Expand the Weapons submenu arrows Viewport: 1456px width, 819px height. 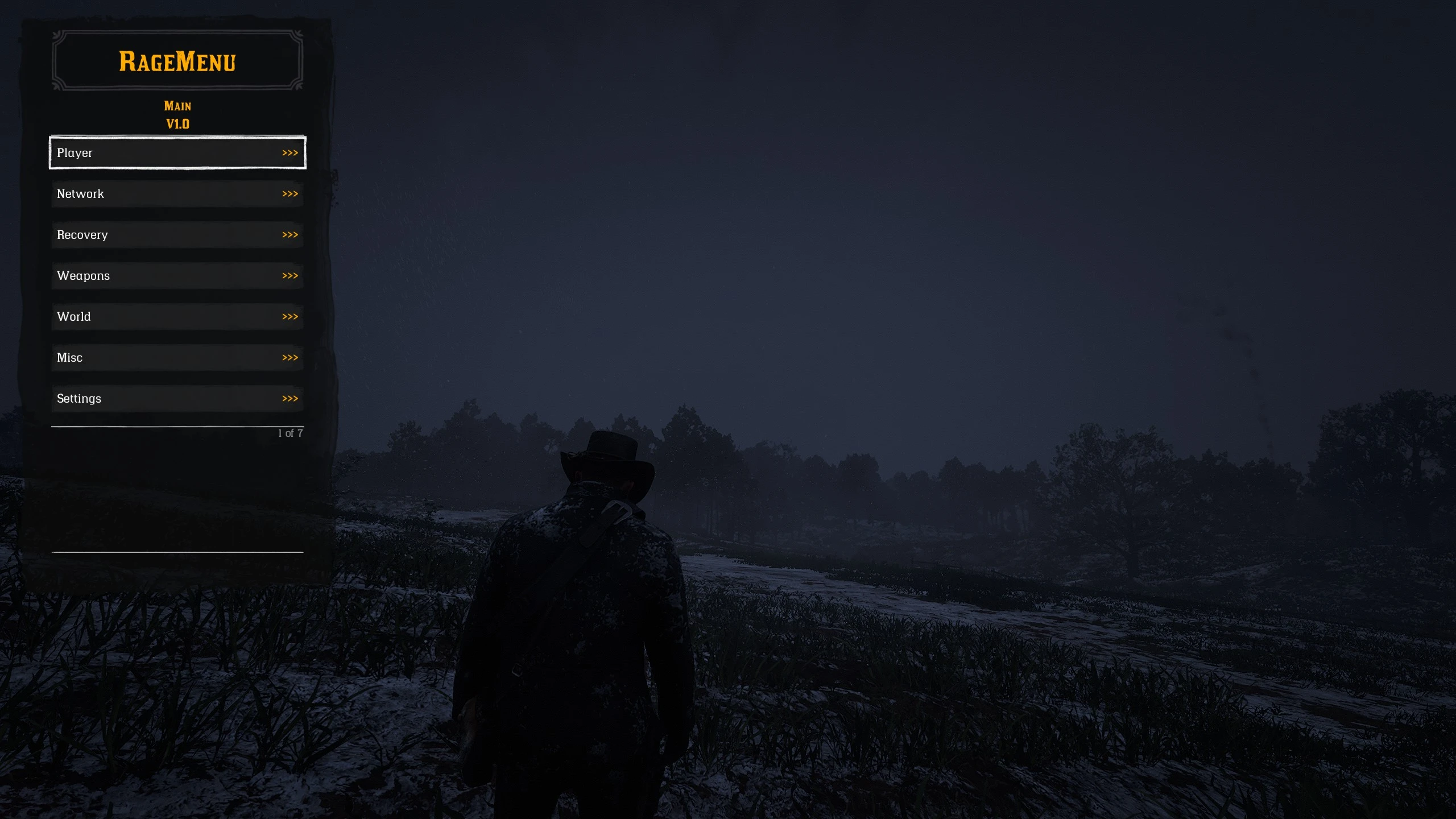[291, 275]
